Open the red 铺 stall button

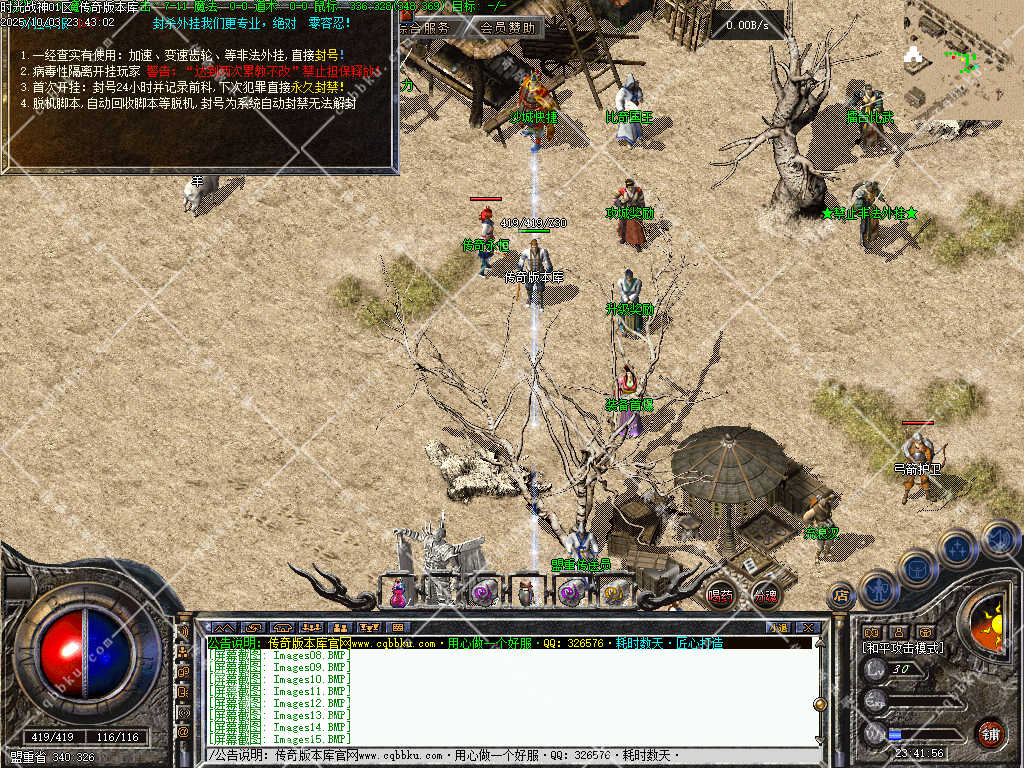pyautogui.click(x=990, y=733)
